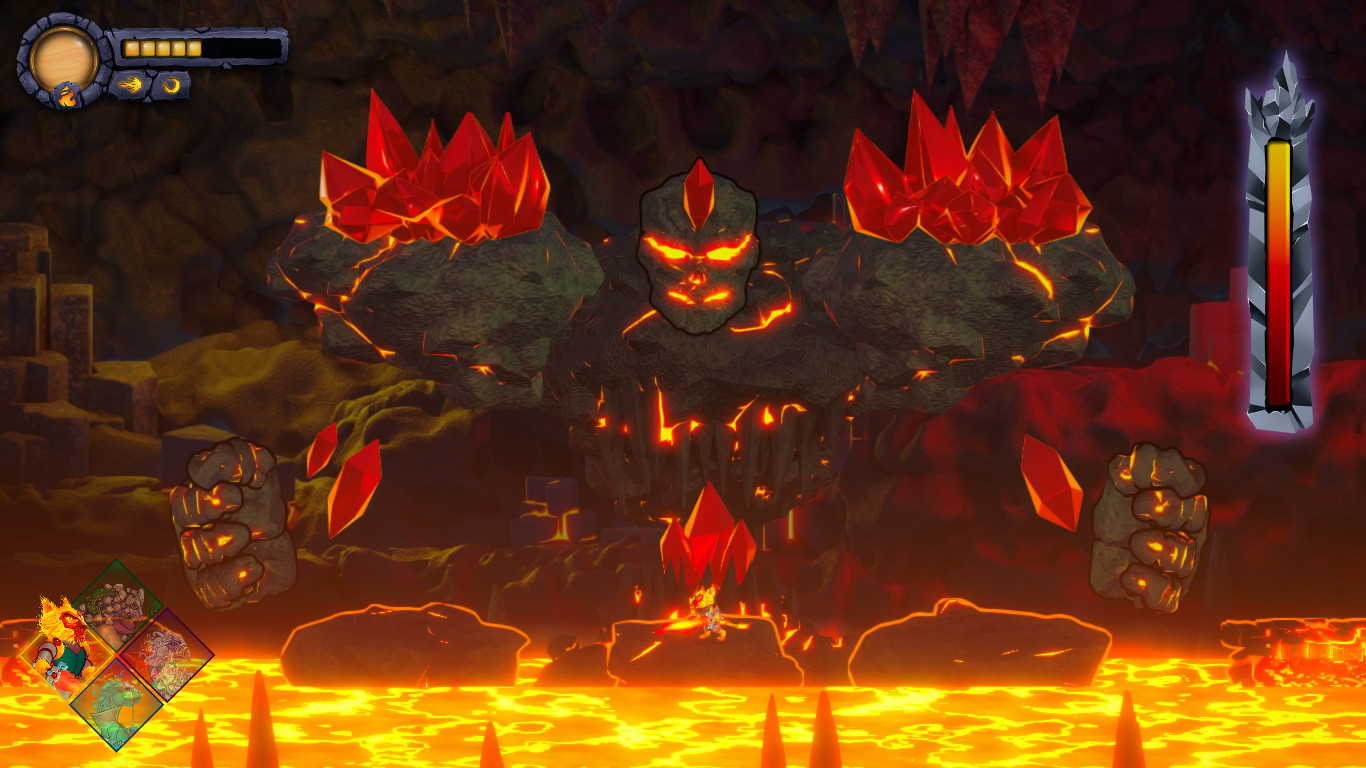Viewport: 1366px width, 768px height.
Task: Select the fireball ability icon
Action: 131,84
